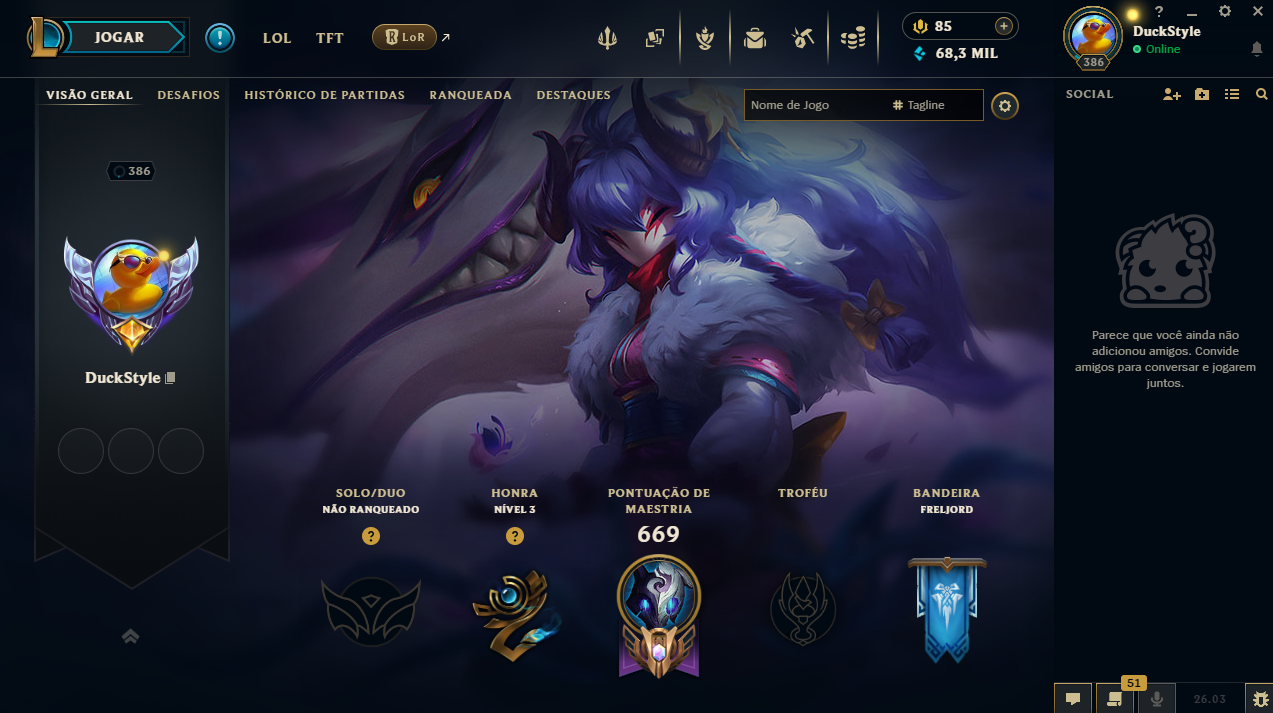
Task: Show the Destaques tab
Action: [573, 95]
